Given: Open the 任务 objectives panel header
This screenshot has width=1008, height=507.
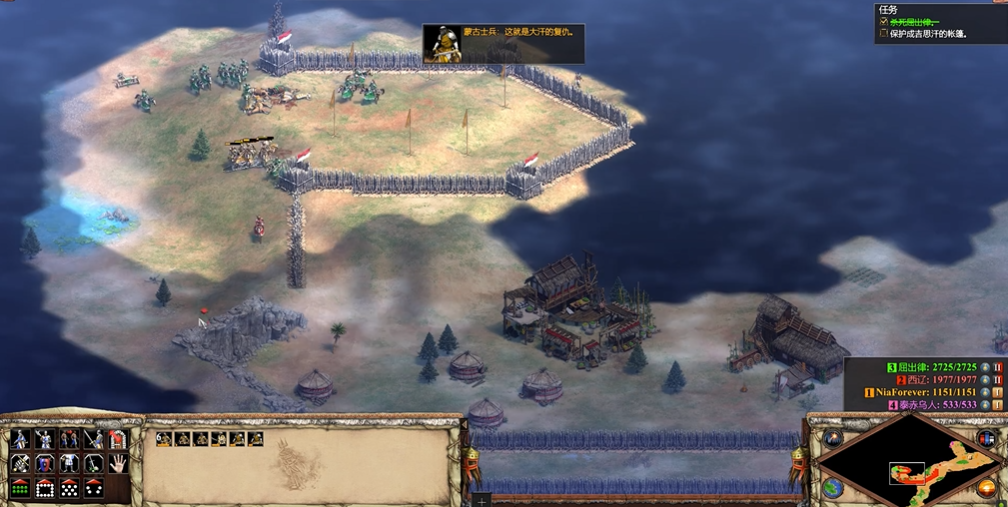Looking at the screenshot, I should click(x=887, y=9).
